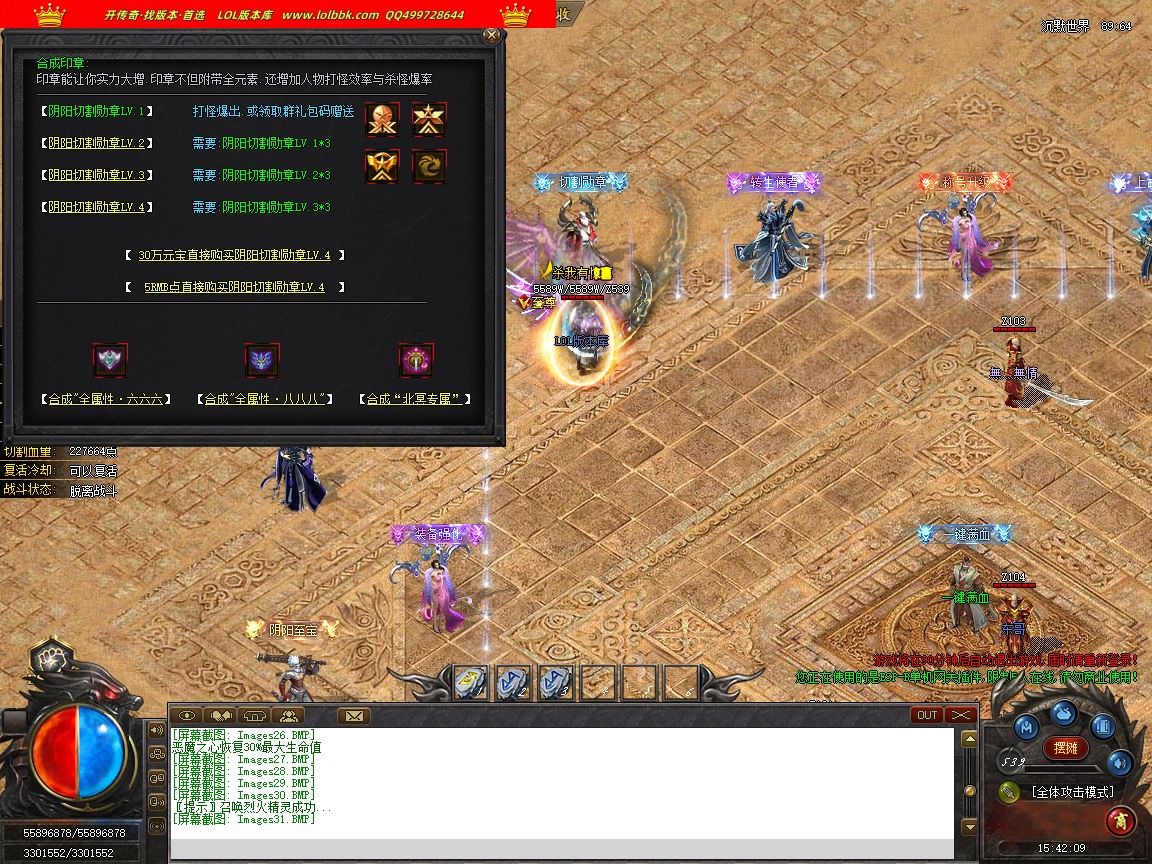Click the red 商 shop button
1152x864 pixels.
click(1120, 821)
